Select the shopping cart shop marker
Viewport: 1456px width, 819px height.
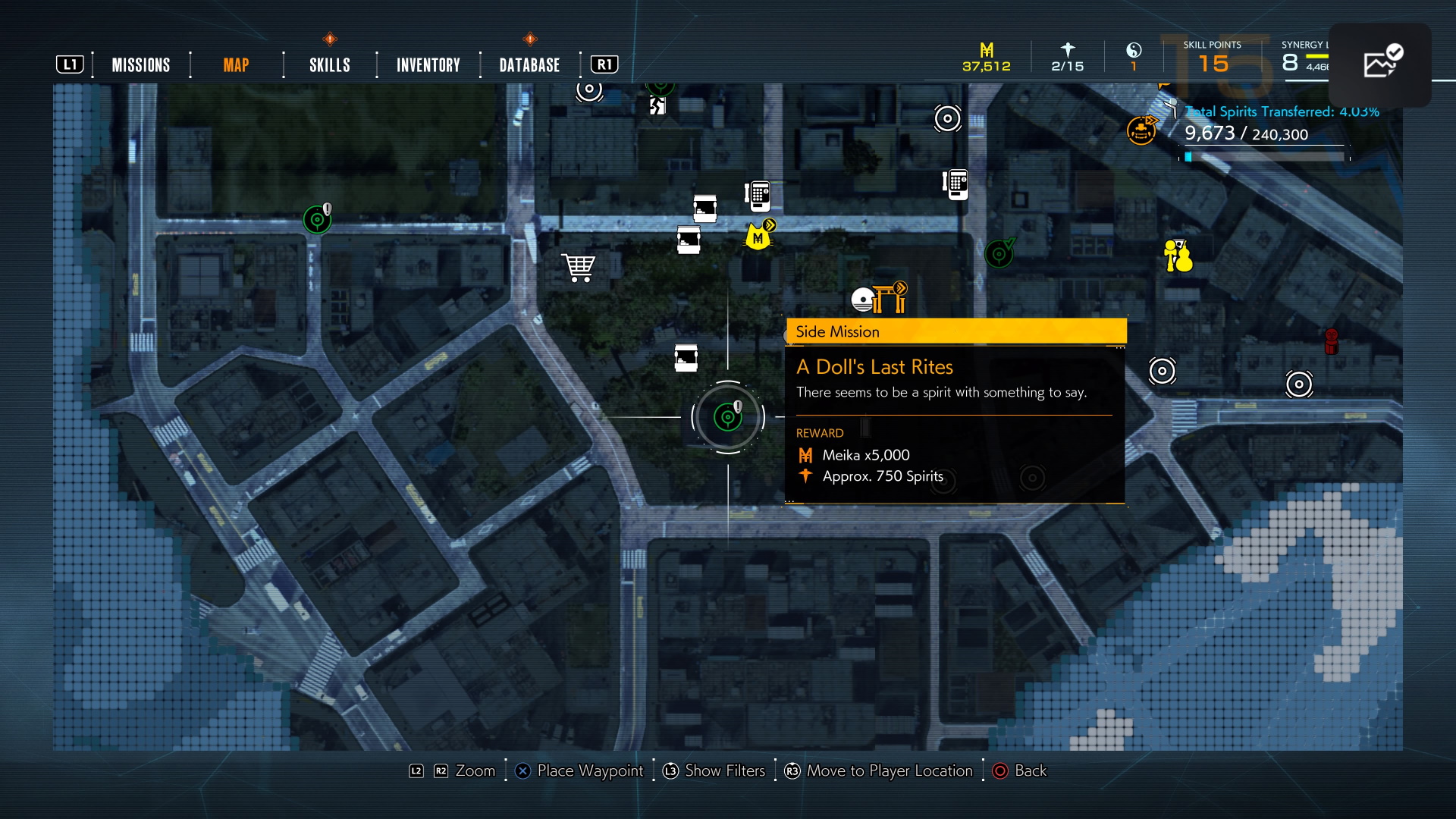tap(579, 267)
